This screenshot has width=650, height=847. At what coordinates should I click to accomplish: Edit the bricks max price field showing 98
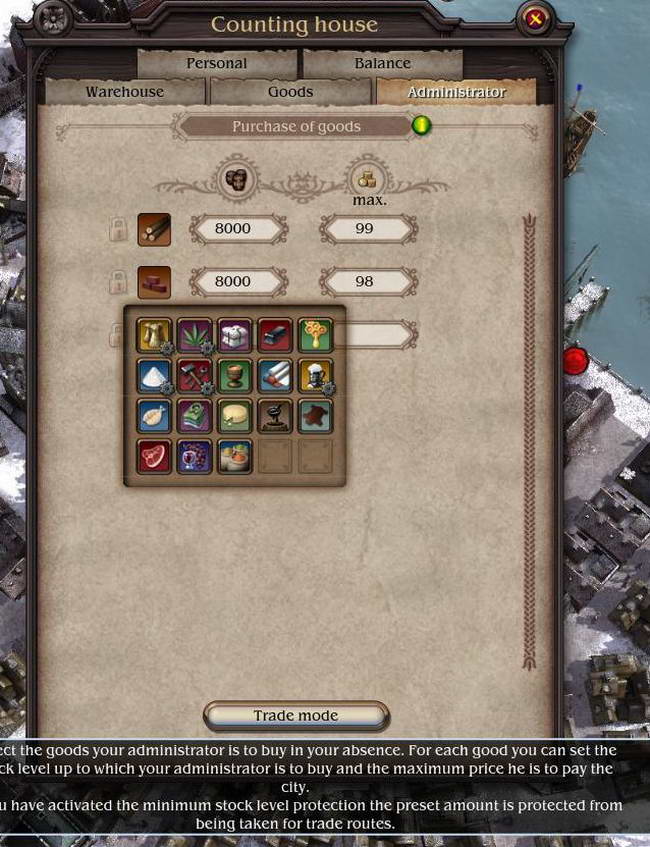(367, 282)
